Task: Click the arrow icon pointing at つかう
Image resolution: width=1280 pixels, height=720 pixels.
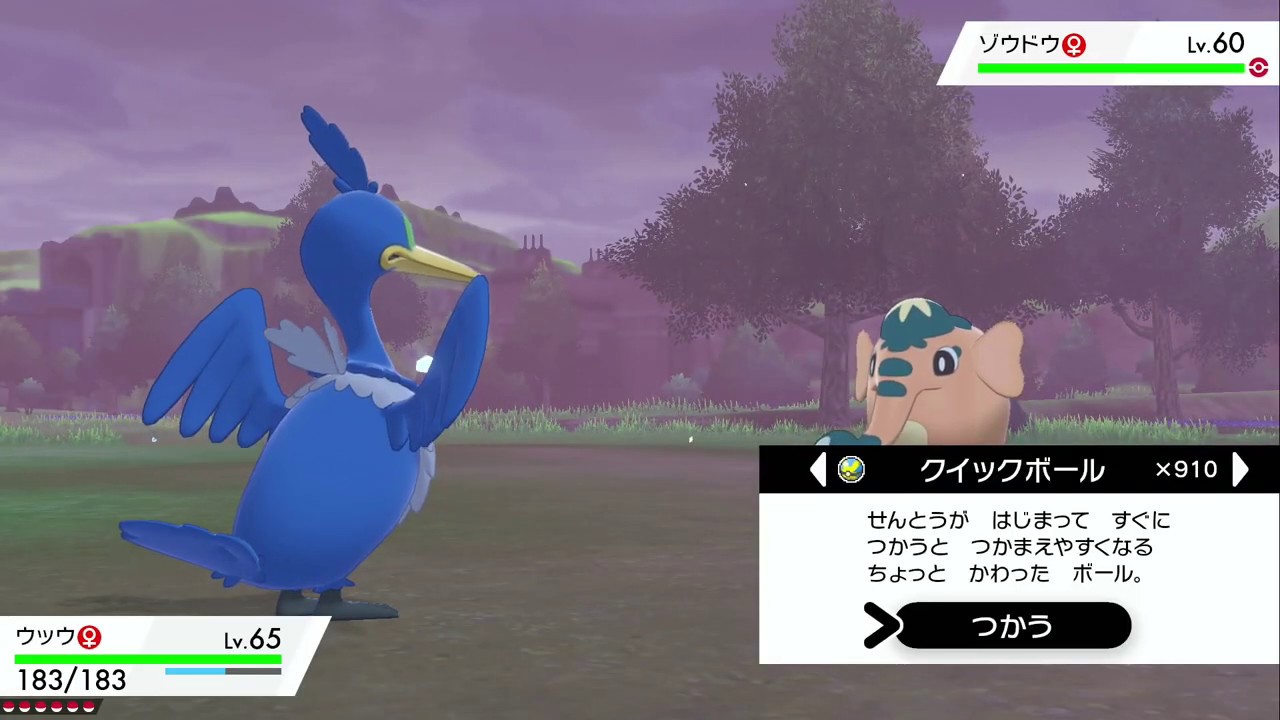Action: click(881, 626)
